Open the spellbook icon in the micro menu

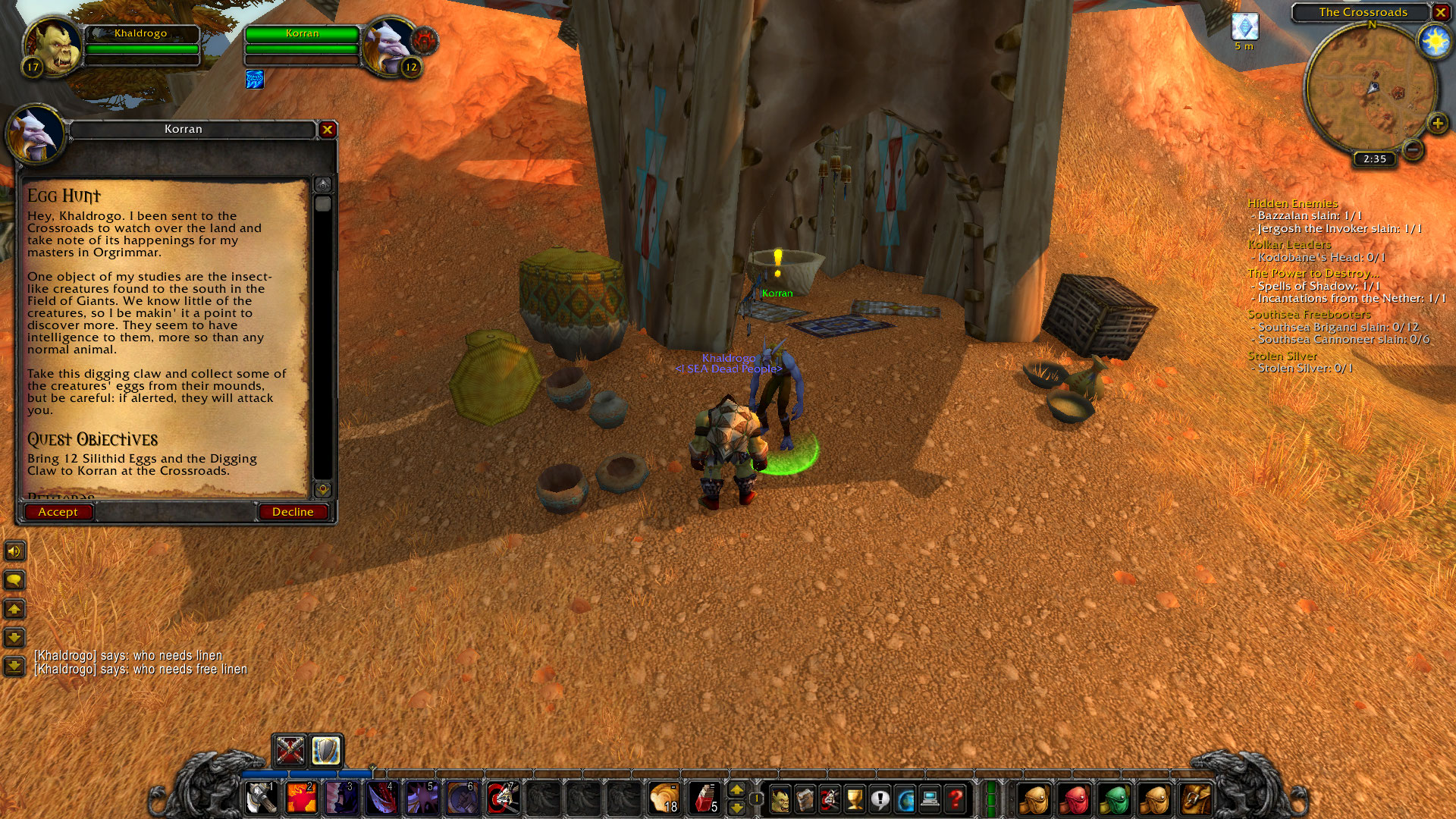tap(805, 798)
